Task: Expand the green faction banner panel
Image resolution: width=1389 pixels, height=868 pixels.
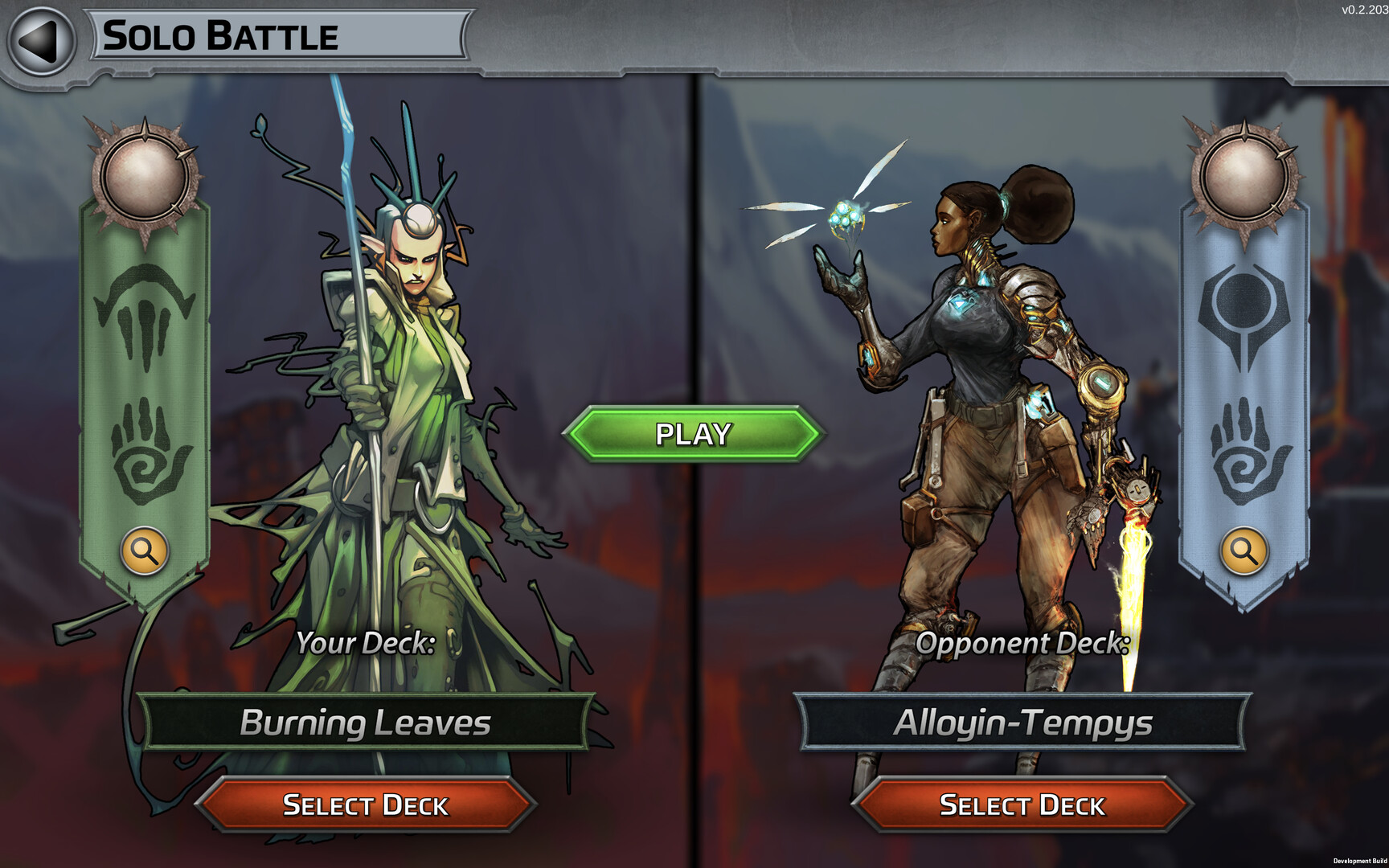Action: tap(145, 378)
